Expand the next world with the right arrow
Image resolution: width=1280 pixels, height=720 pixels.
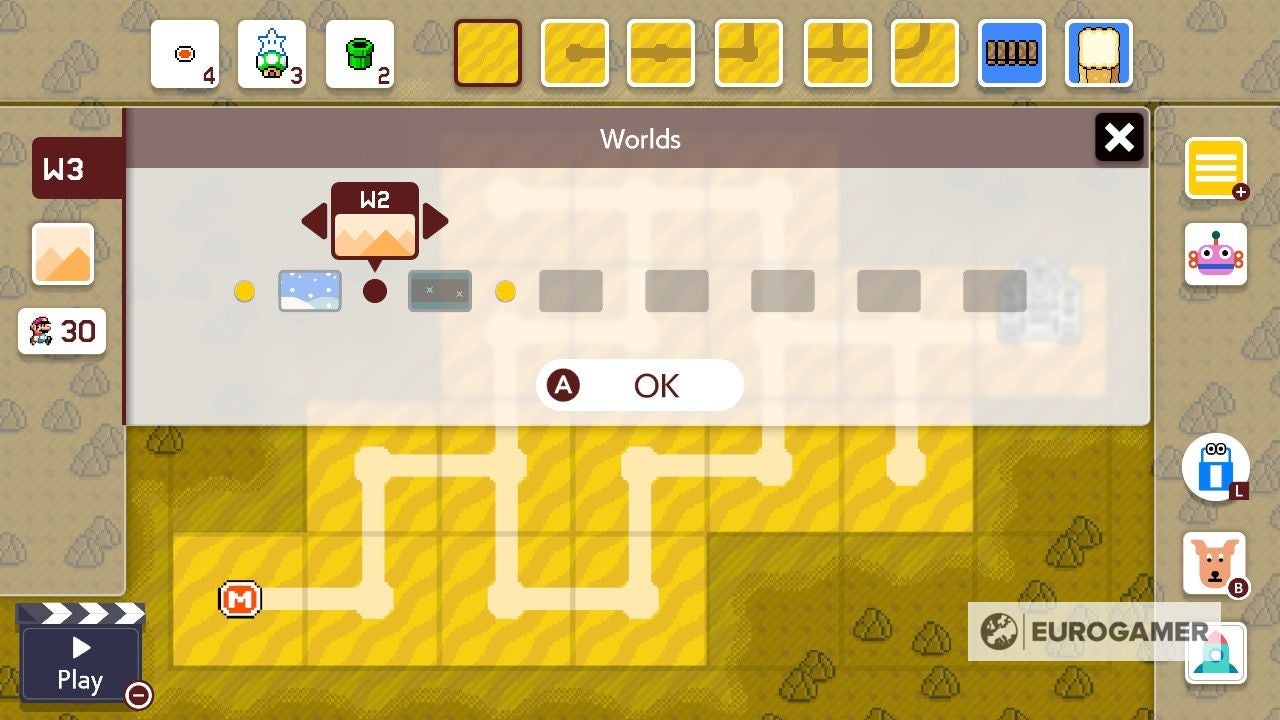click(x=434, y=222)
